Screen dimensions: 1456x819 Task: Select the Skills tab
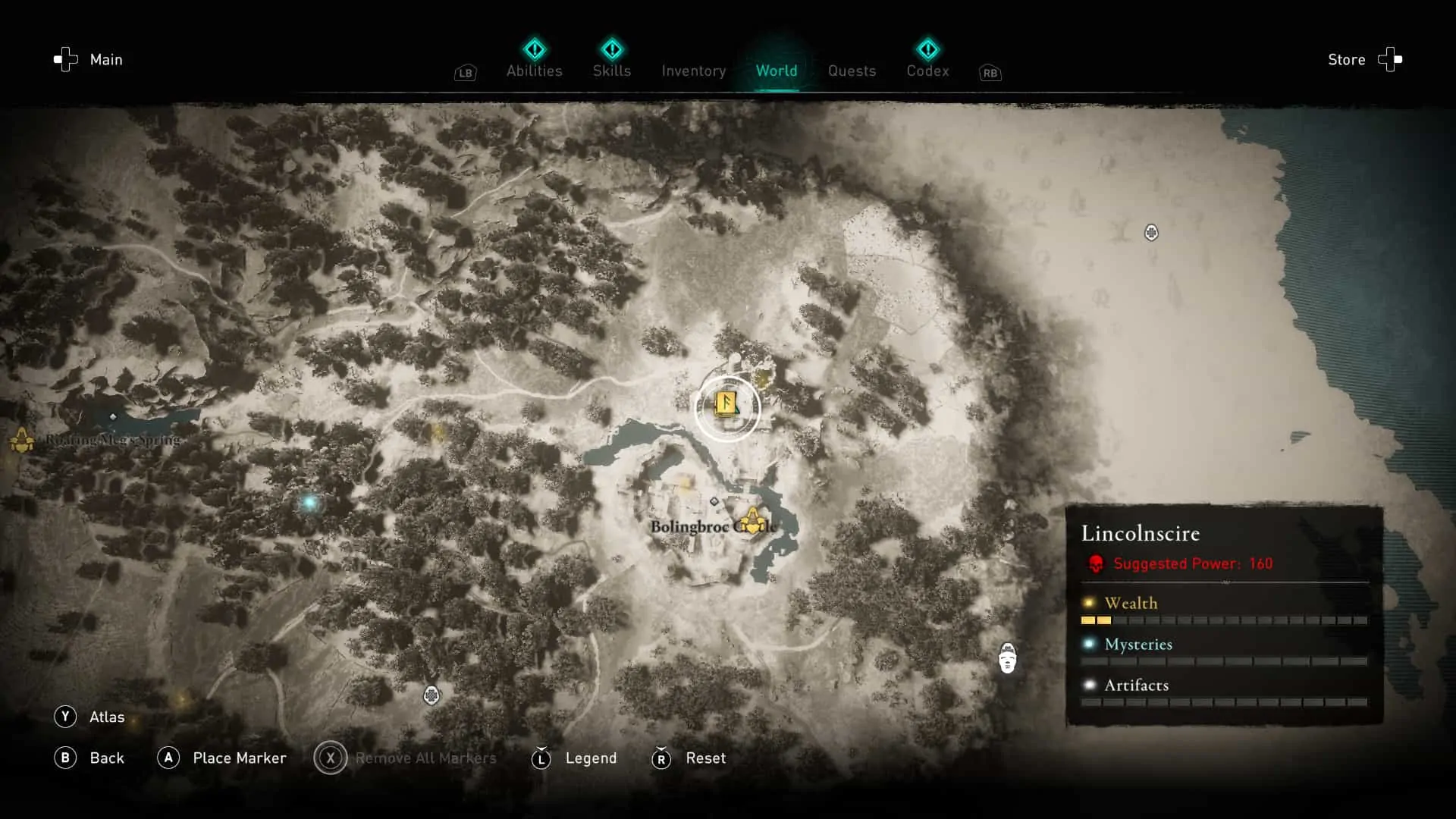click(612, 71)
